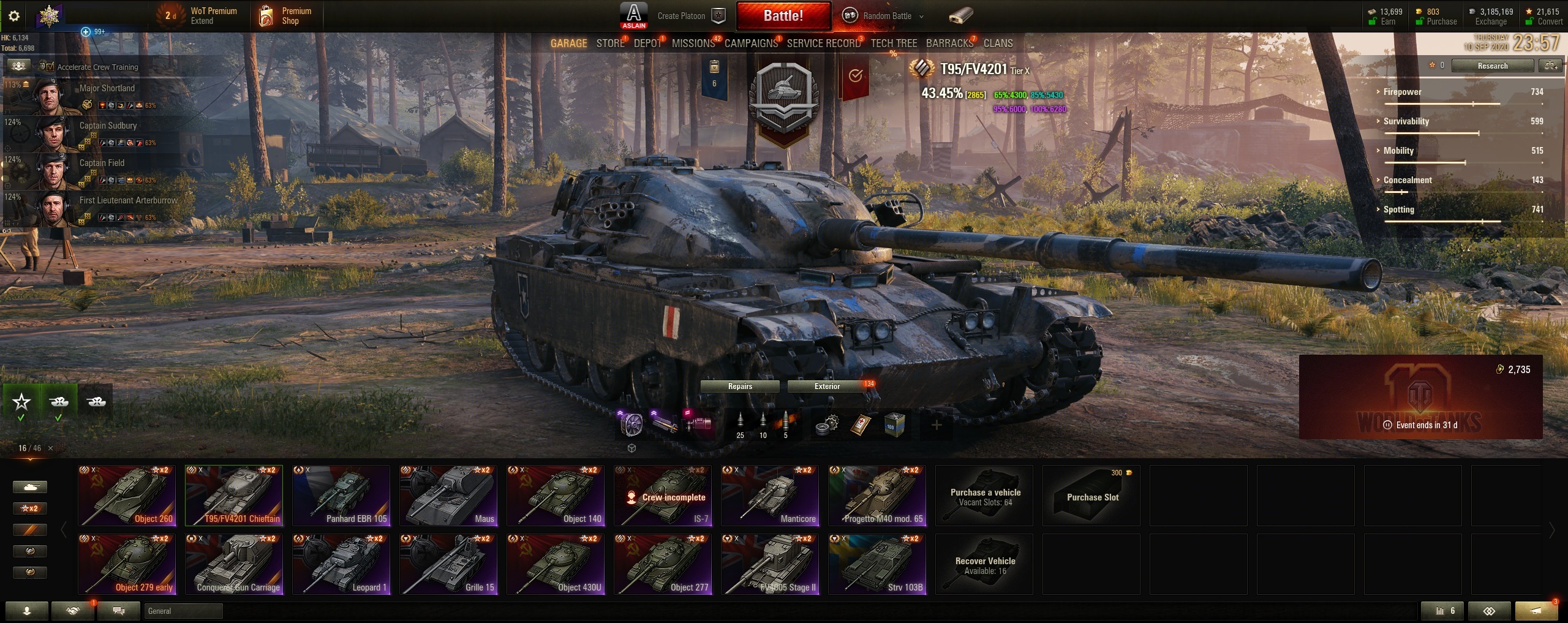This screenshot has height=623, width=1568.
Task: Open the settings gear menu
Action: pyautogui.click(x=14, y=16)
